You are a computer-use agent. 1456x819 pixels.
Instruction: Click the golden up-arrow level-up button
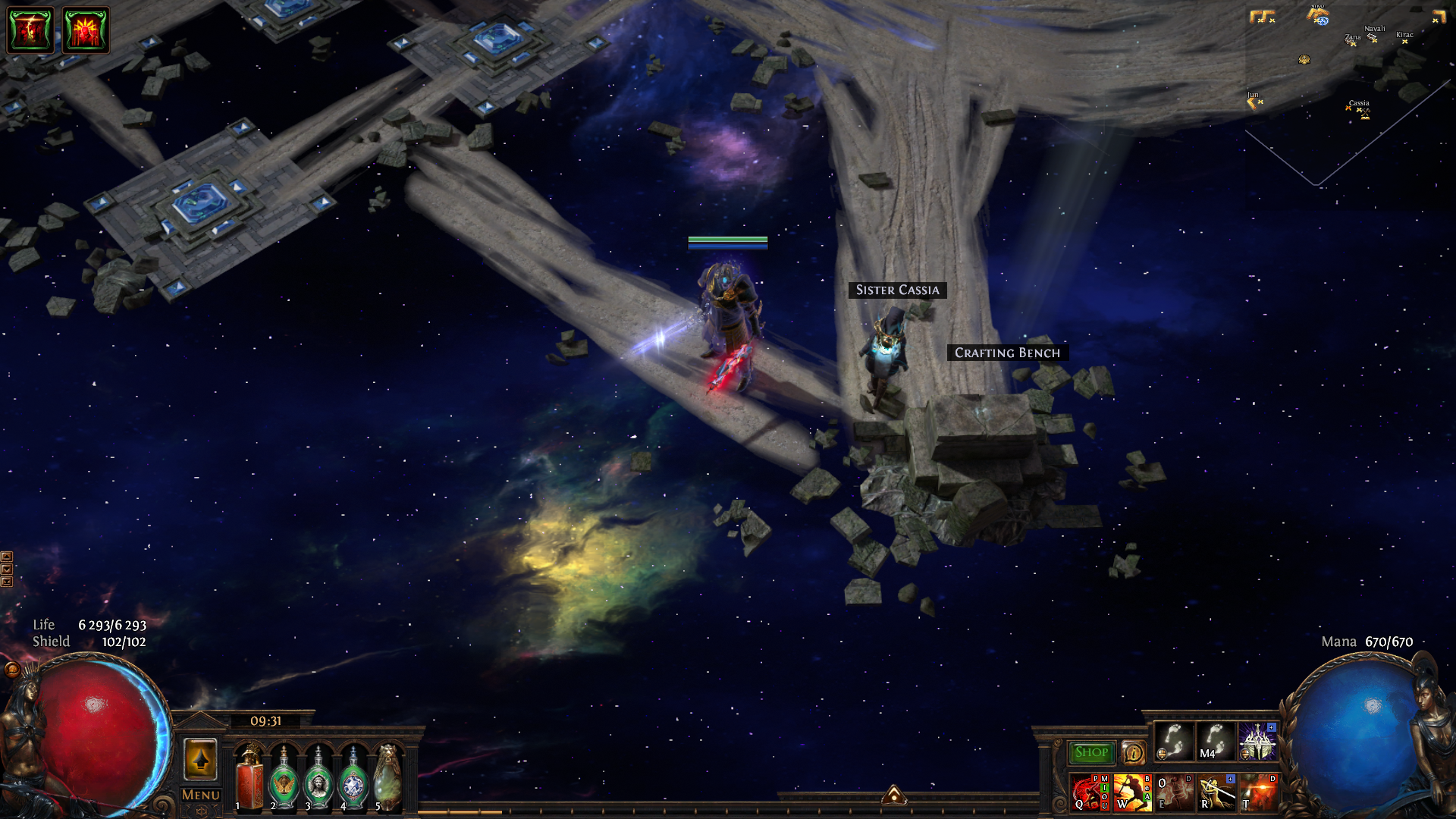click(x=201, y=759)
